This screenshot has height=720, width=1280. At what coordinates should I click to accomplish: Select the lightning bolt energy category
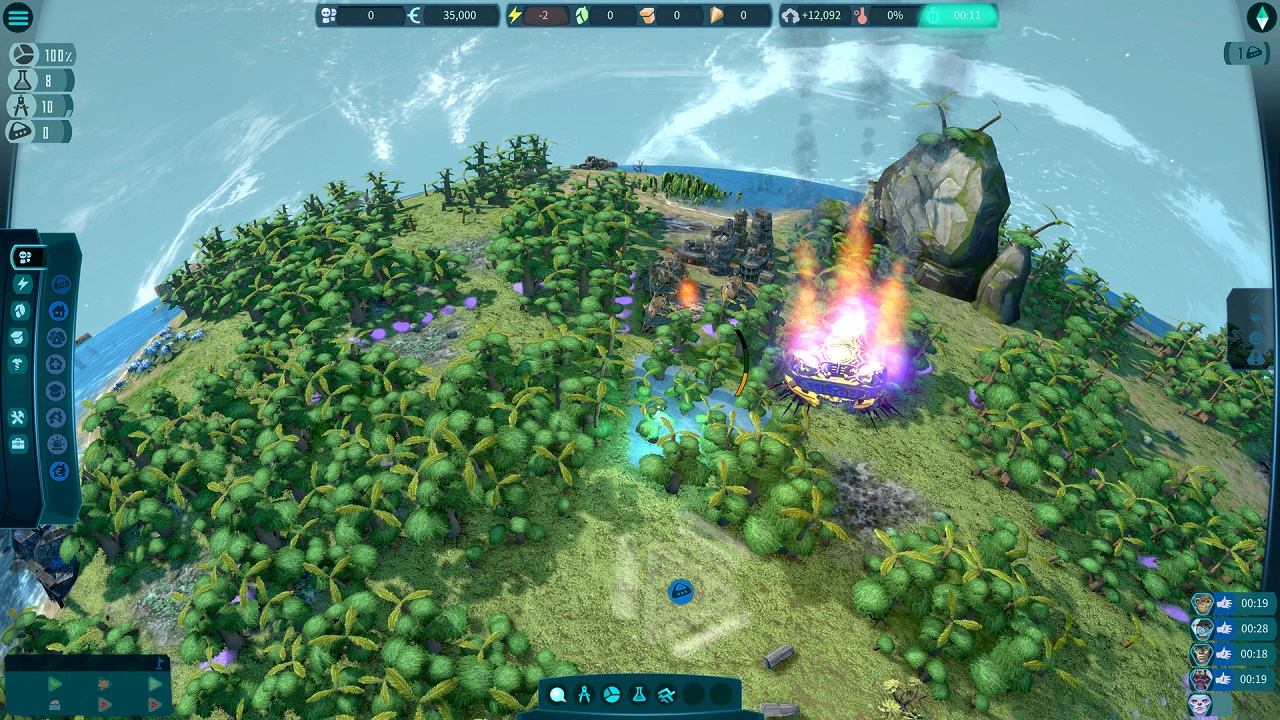point(22,284)
